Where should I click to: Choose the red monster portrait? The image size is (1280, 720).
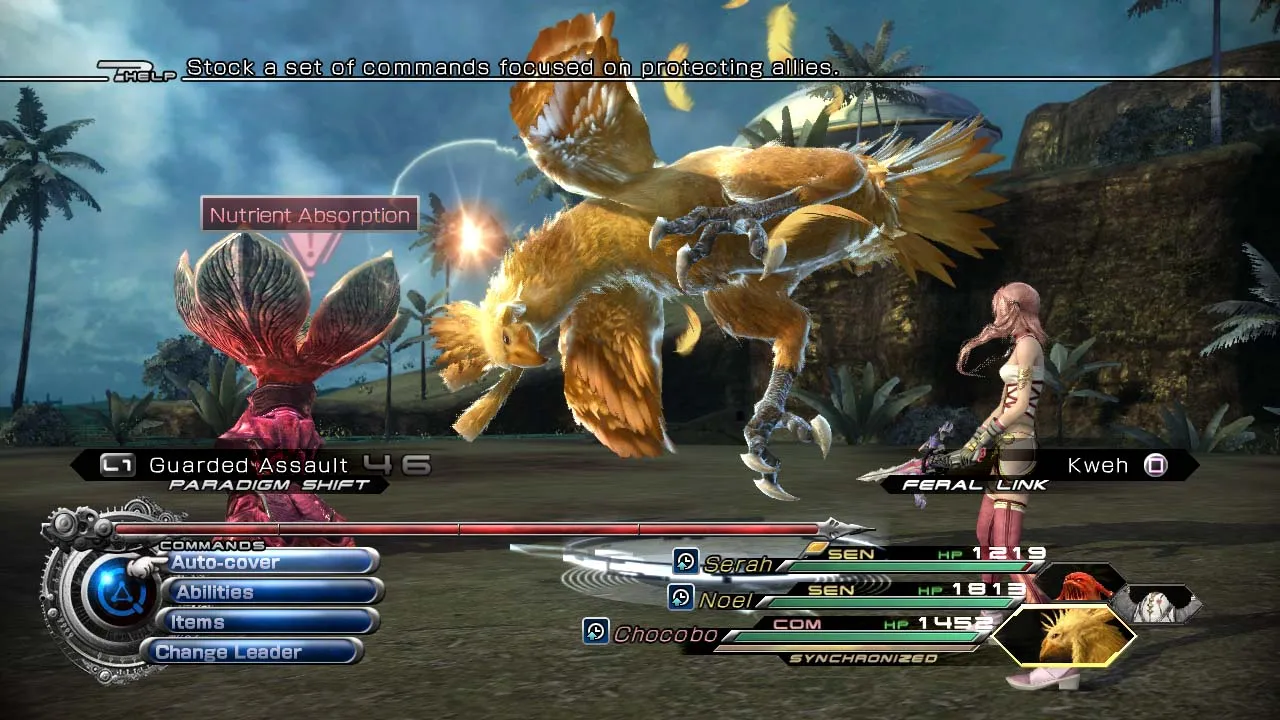click(1079, 583)
